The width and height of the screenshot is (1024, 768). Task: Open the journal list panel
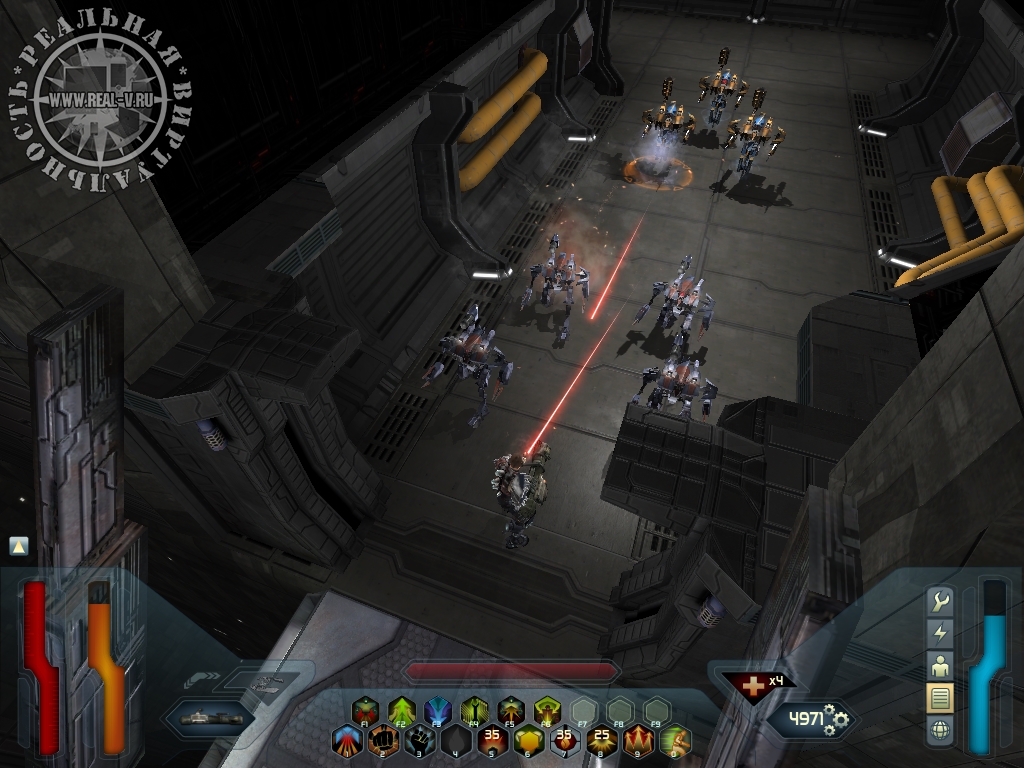940,697
